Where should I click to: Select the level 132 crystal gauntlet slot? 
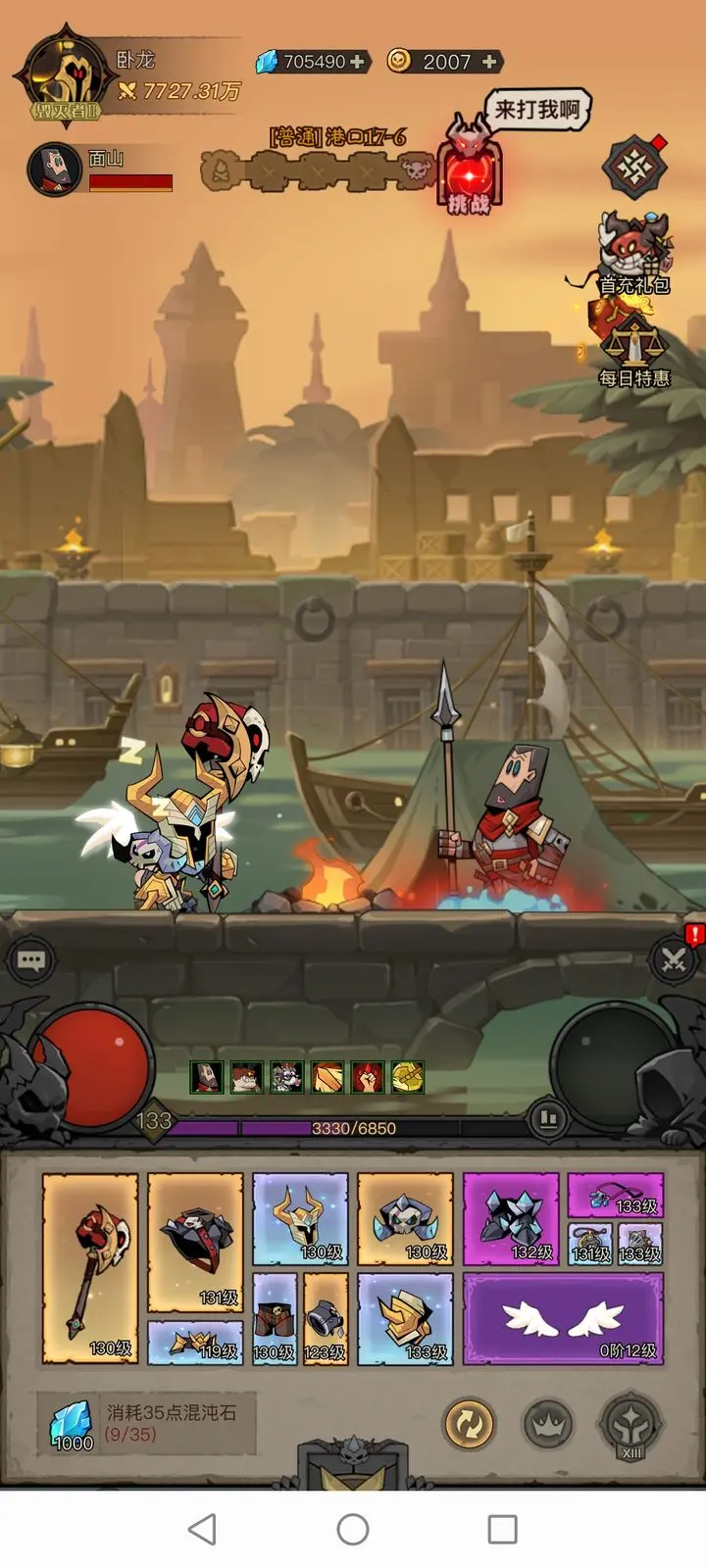[510, 1219]
